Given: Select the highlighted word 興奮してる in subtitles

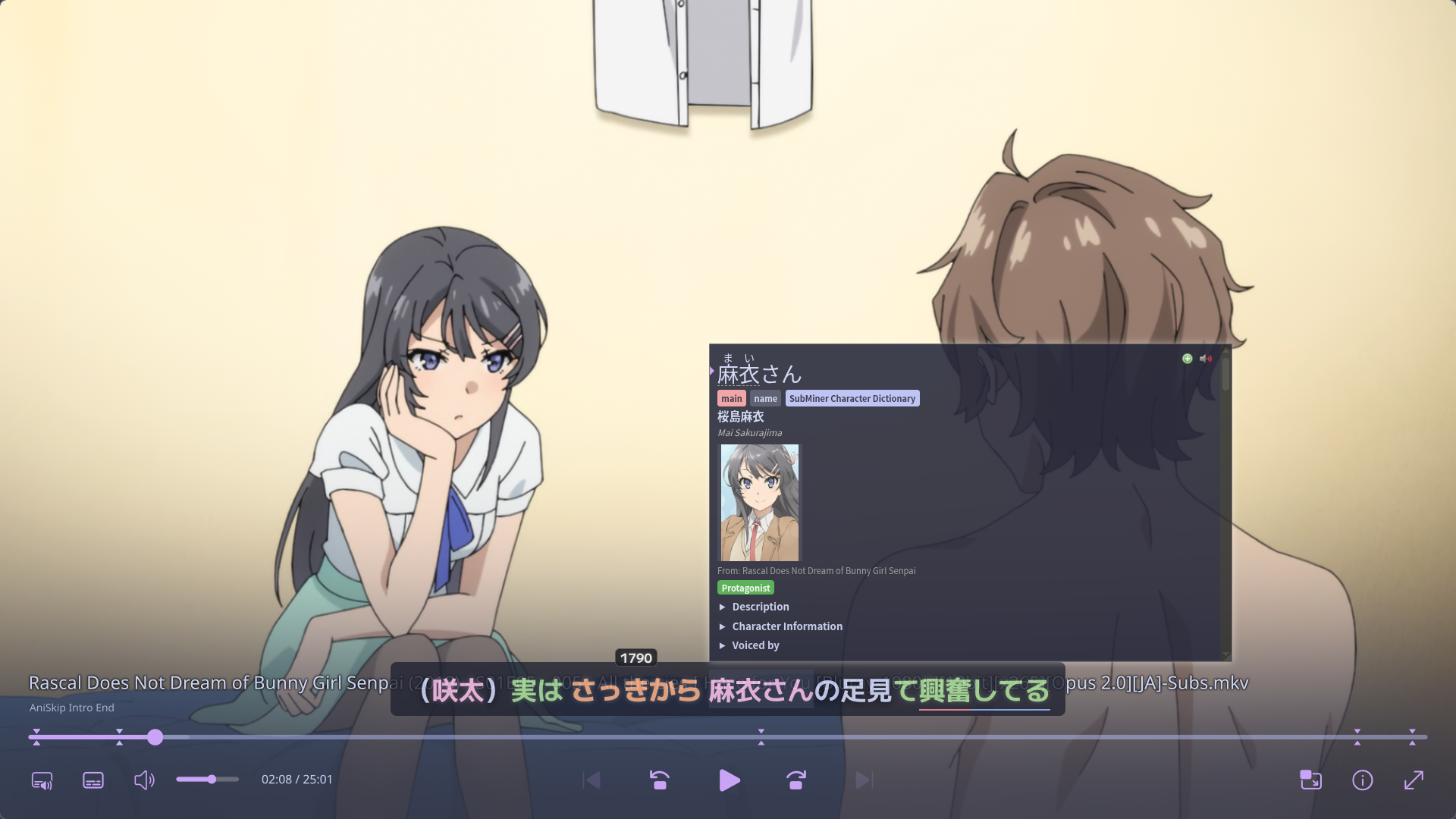Looking at the screenshot, I should coord(984,691).
